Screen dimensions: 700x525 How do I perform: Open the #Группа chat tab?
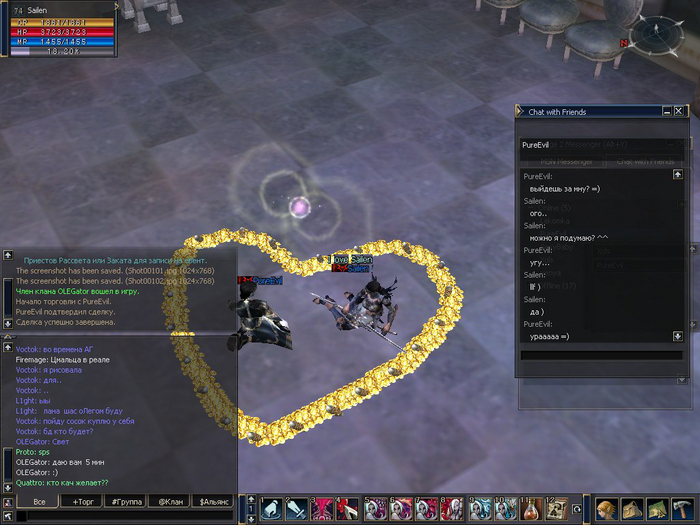[126, 501]
